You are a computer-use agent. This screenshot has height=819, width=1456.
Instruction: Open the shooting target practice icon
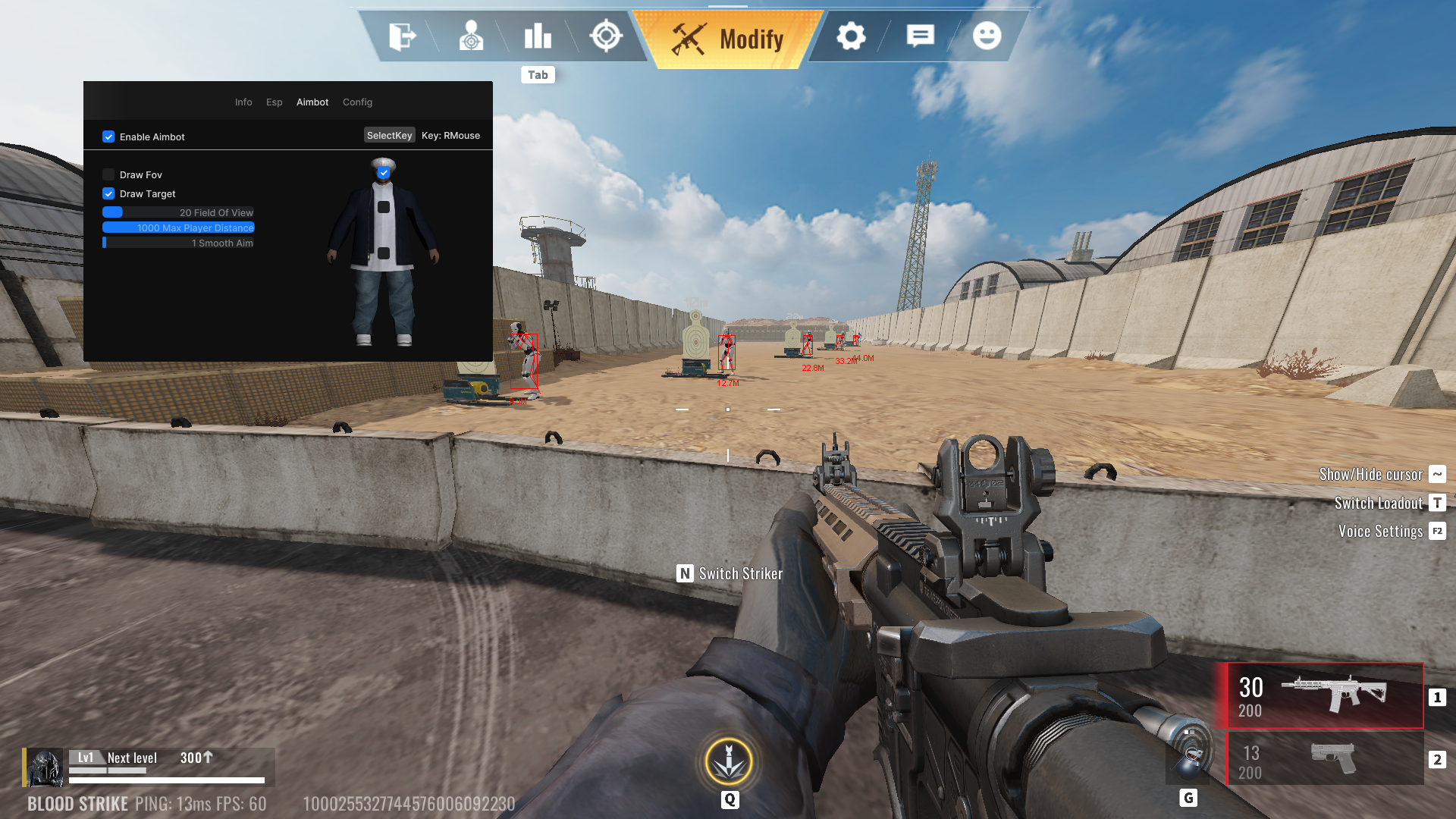(471, 36)
